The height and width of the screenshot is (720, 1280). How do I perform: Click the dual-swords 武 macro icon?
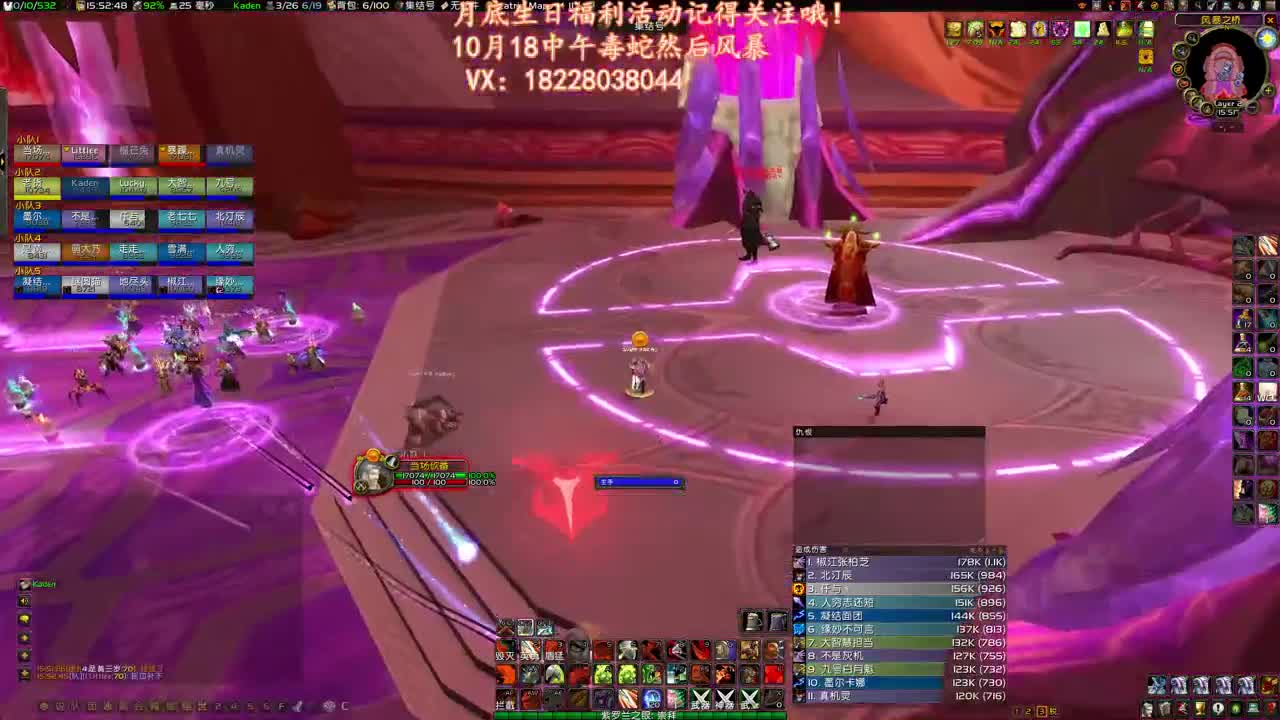point(751,698)
